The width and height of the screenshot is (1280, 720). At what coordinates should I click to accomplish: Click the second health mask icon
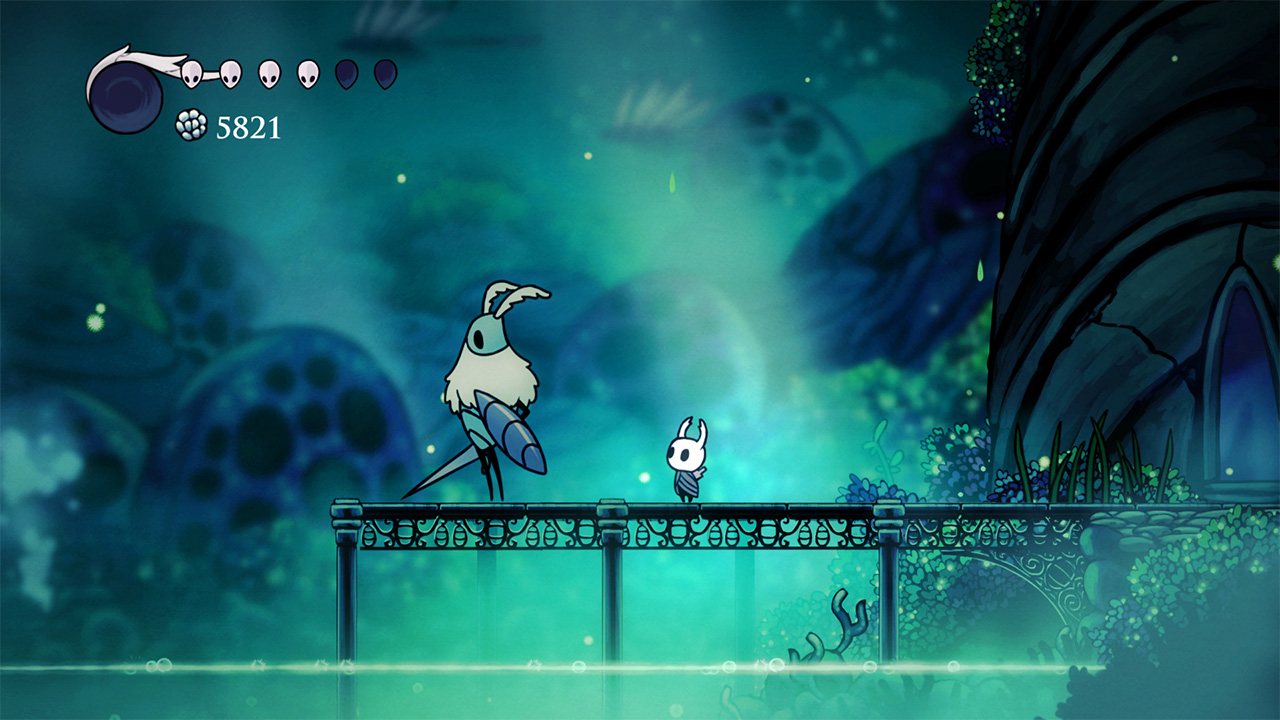coord(230,73)
